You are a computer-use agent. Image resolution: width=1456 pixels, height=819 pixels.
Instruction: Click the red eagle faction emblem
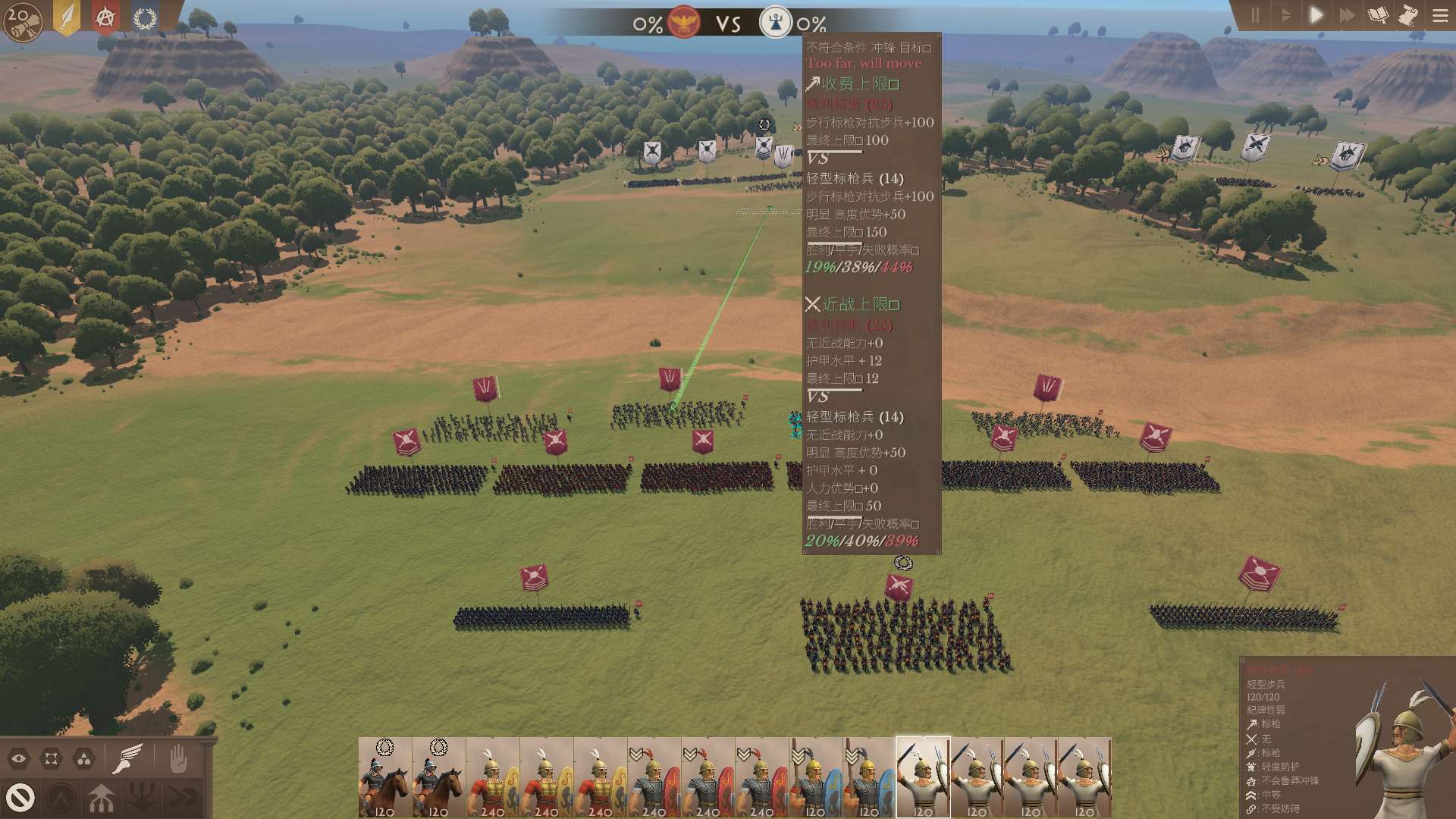(x=684, y=23)
